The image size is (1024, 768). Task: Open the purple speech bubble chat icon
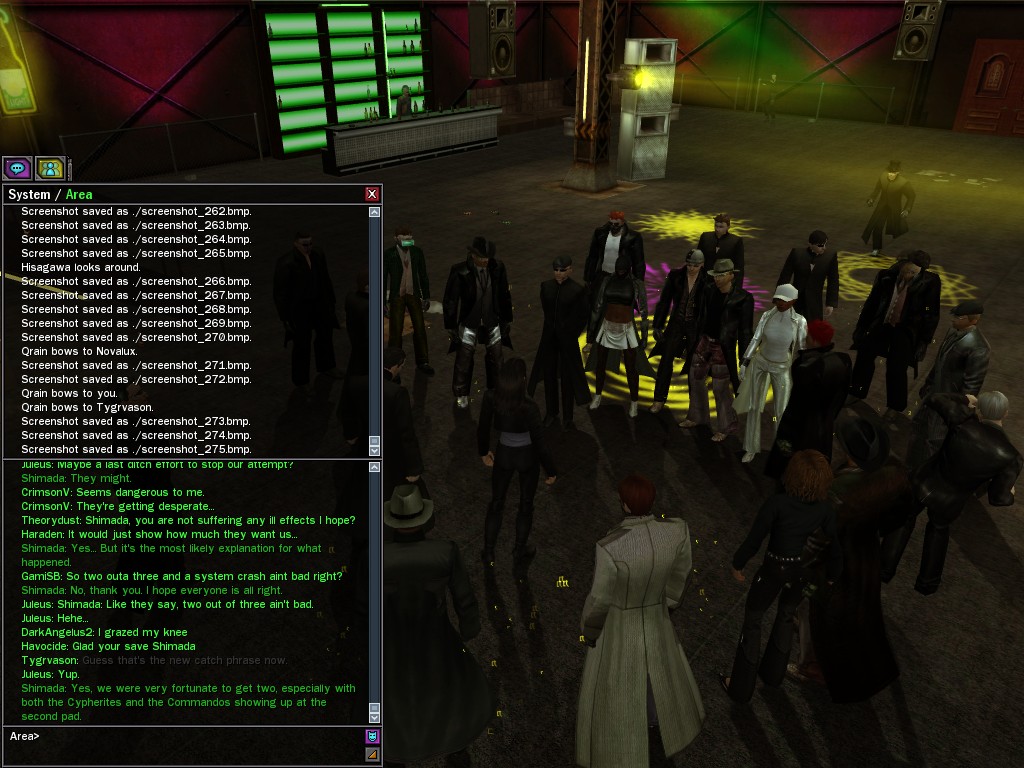click(x=18, y=168)
